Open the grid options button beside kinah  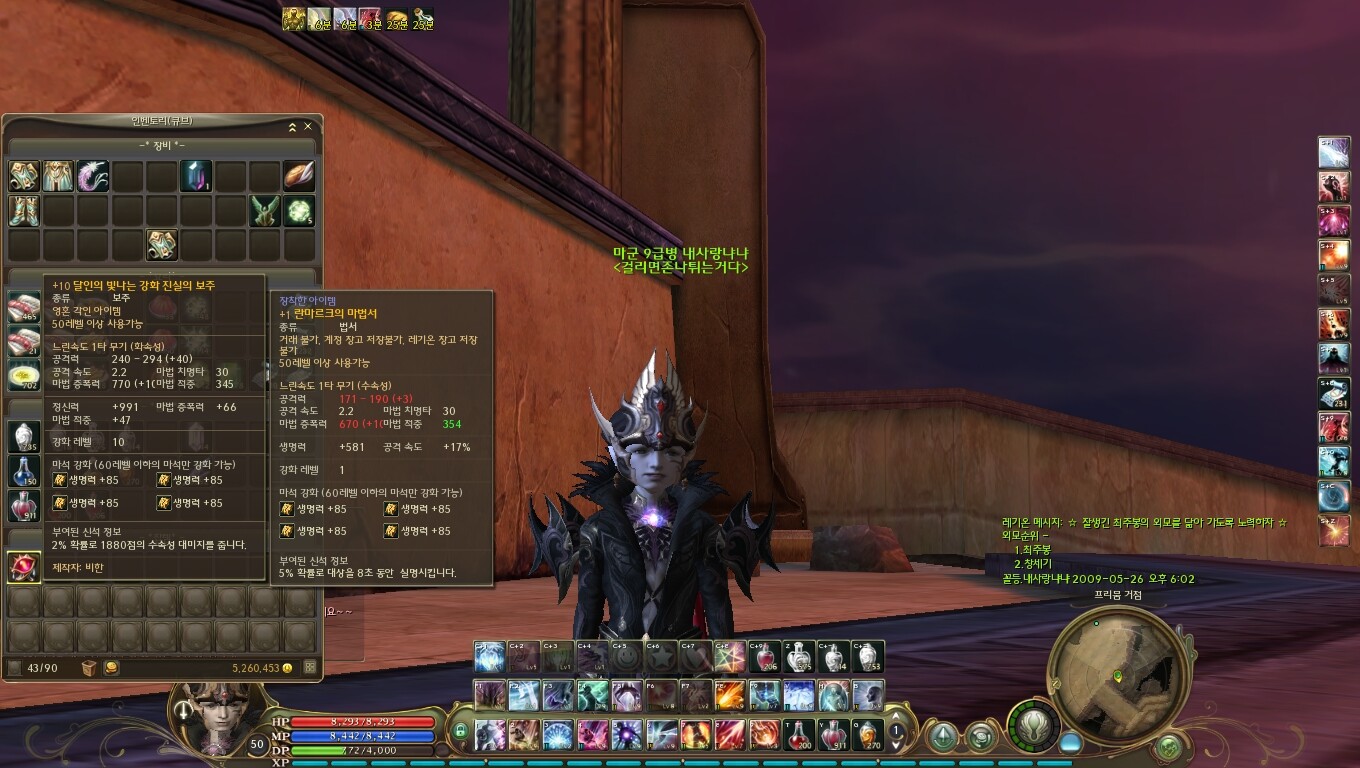click(x=310, y=667)
